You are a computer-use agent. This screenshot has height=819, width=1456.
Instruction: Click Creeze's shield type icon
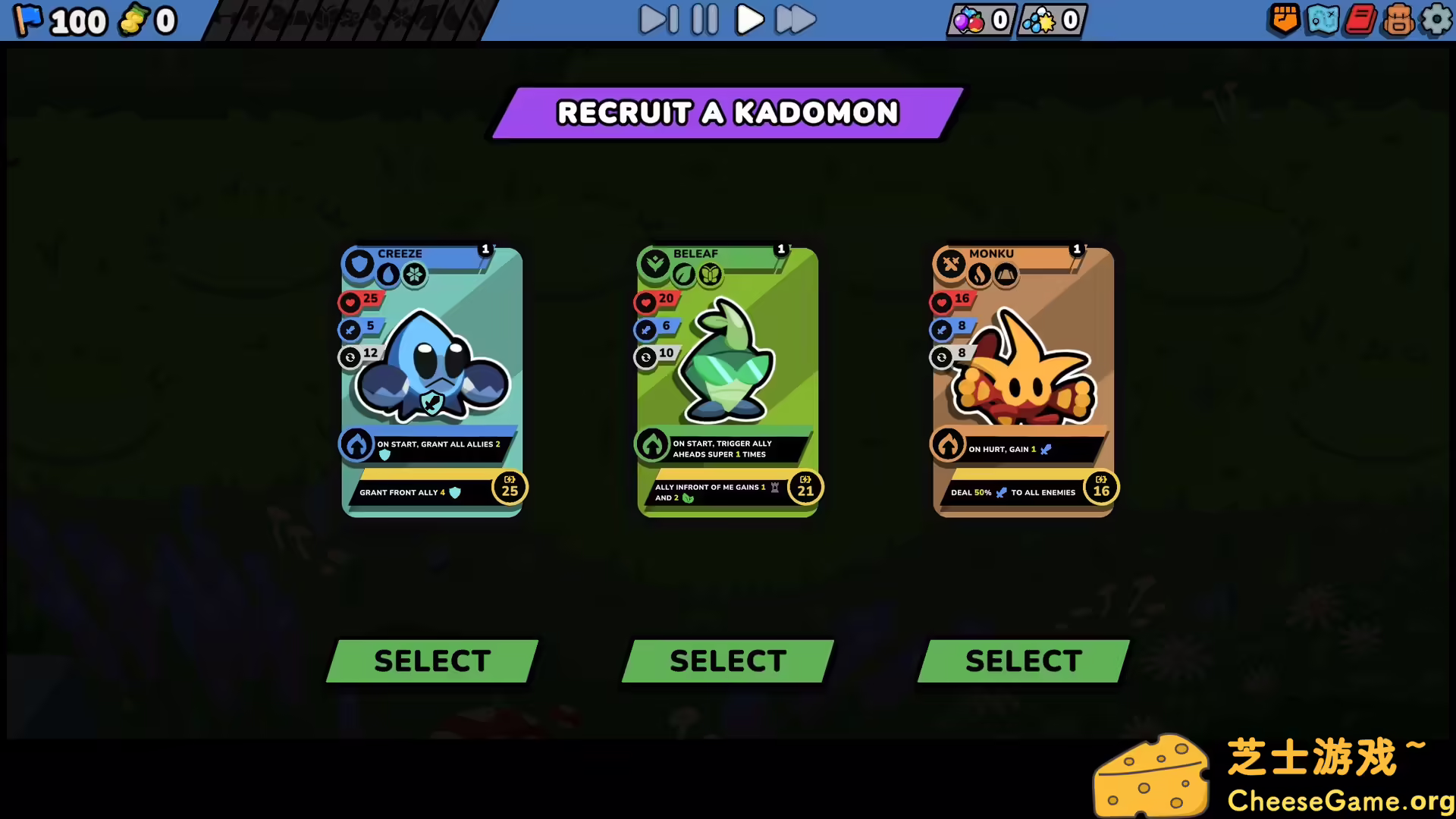(358, 265)
